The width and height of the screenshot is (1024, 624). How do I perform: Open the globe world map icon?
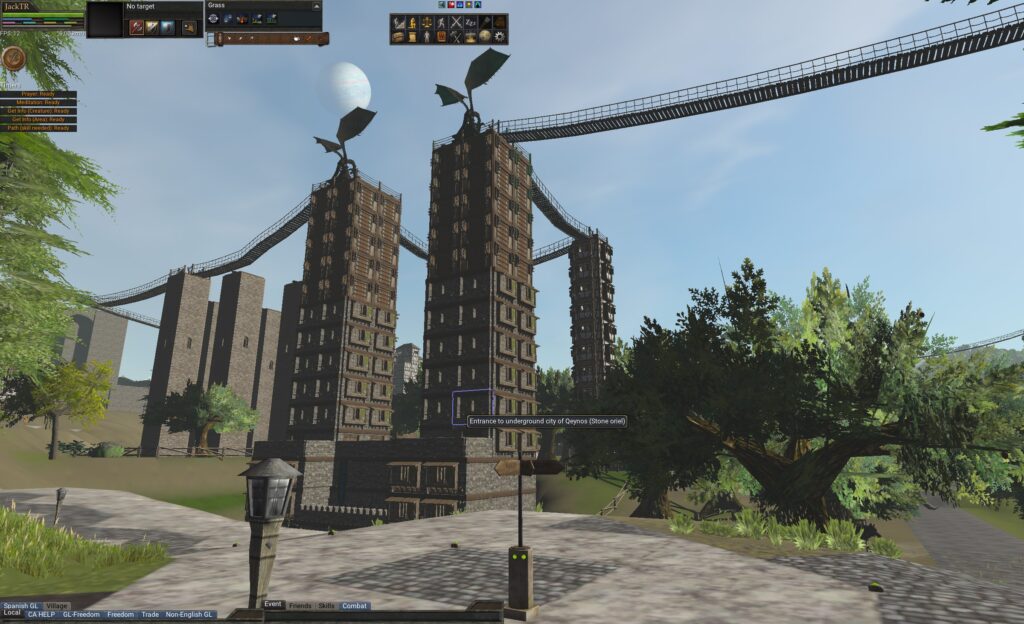pyautogui.click(x=485, y=37)
